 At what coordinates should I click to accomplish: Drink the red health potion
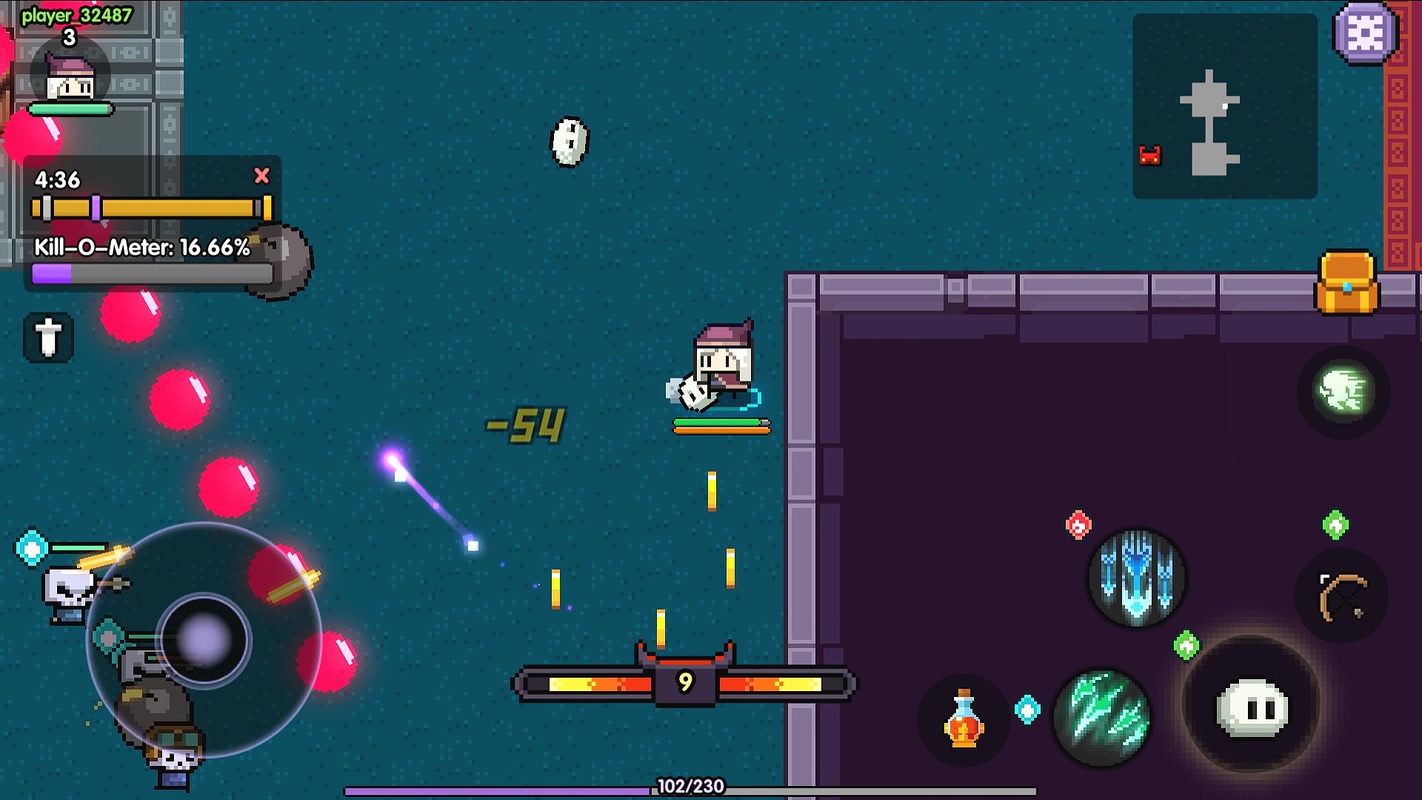963,719
